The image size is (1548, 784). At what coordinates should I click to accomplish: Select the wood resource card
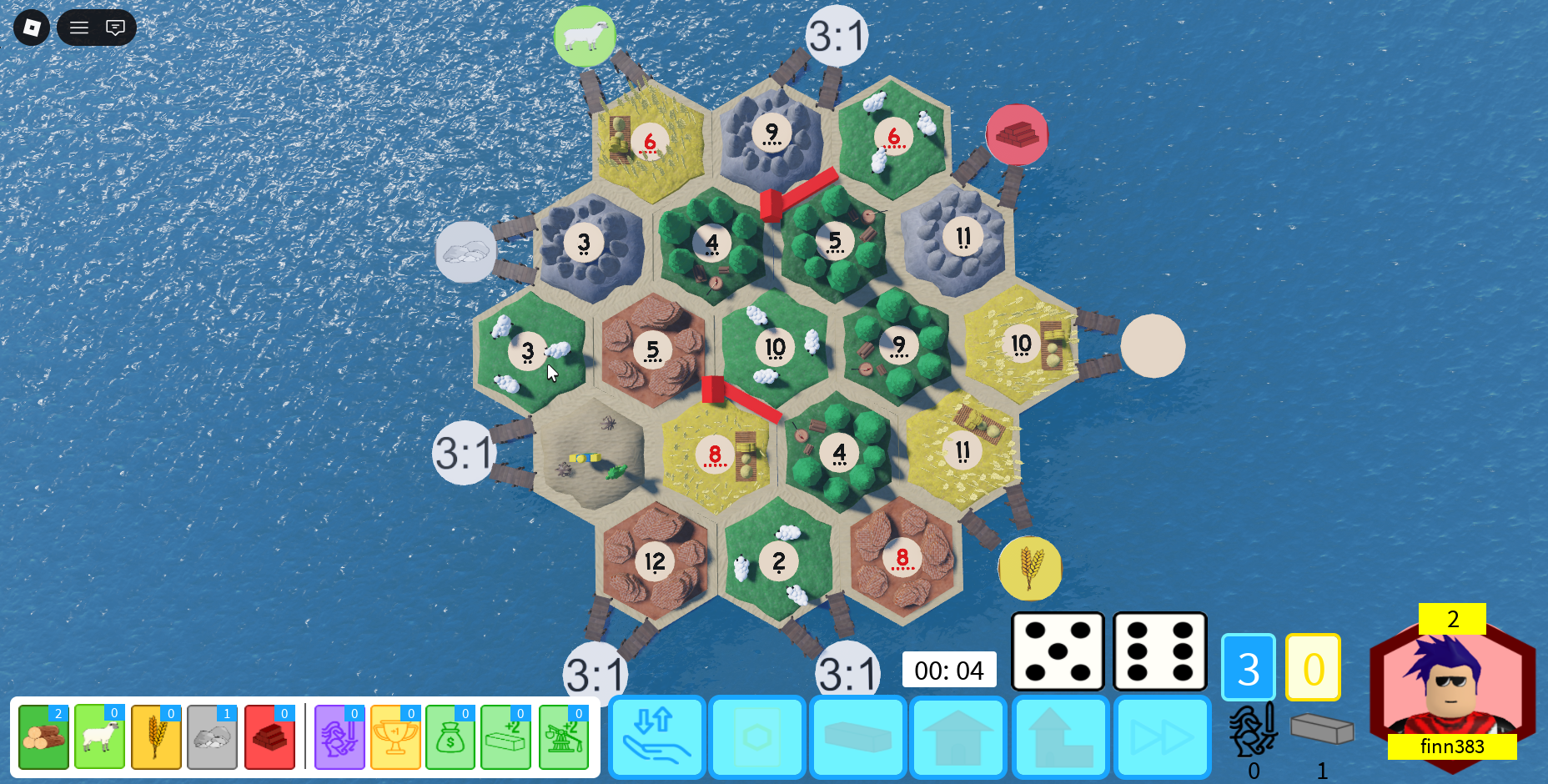pos(43,737)
